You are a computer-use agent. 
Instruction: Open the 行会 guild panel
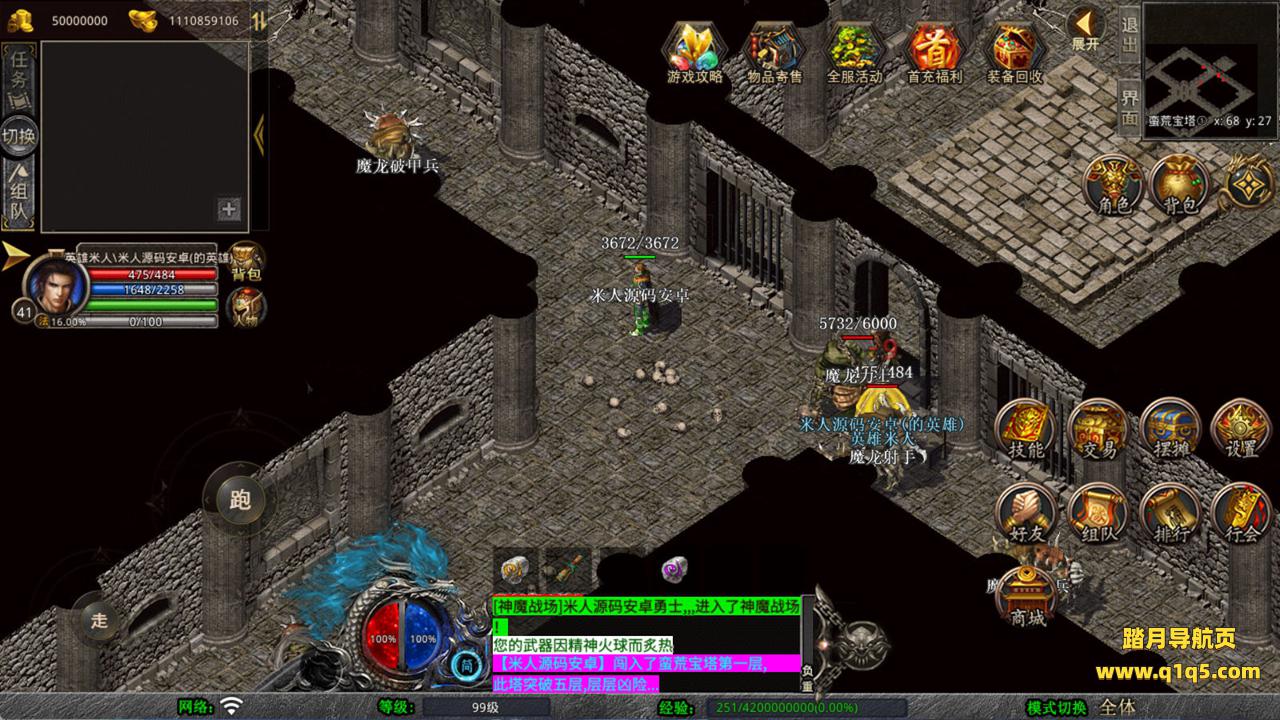click(1242, 513)
